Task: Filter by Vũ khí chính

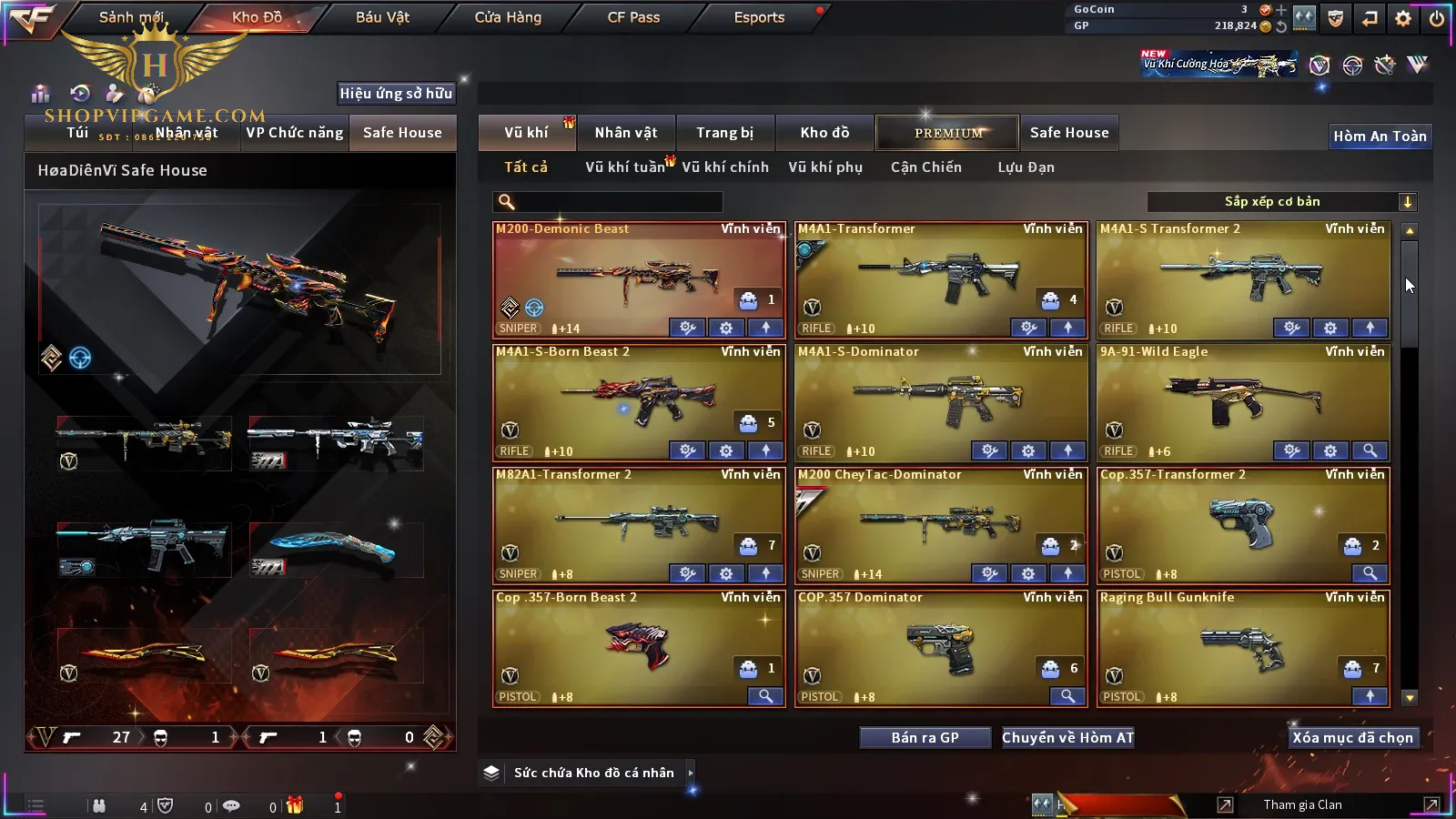Action: click(724, 167)
